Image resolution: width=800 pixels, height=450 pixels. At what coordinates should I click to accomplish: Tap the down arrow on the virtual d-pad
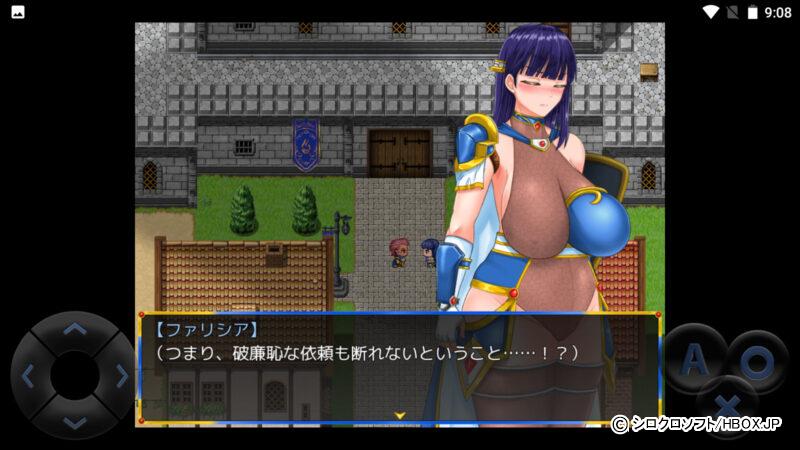(74, 422)
